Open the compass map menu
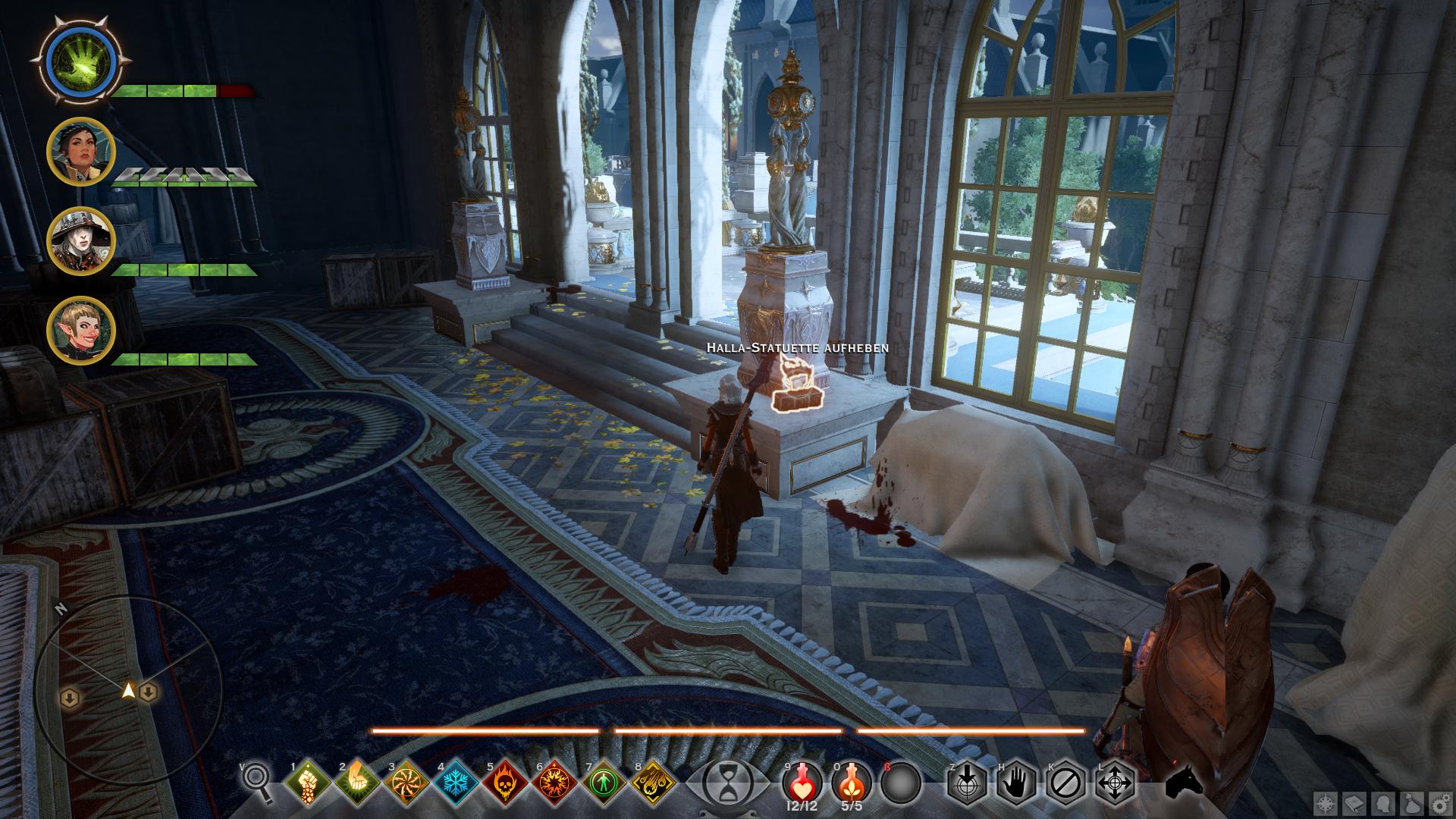This screenshot has width=1456, height=819. (x=1326, y=804)
